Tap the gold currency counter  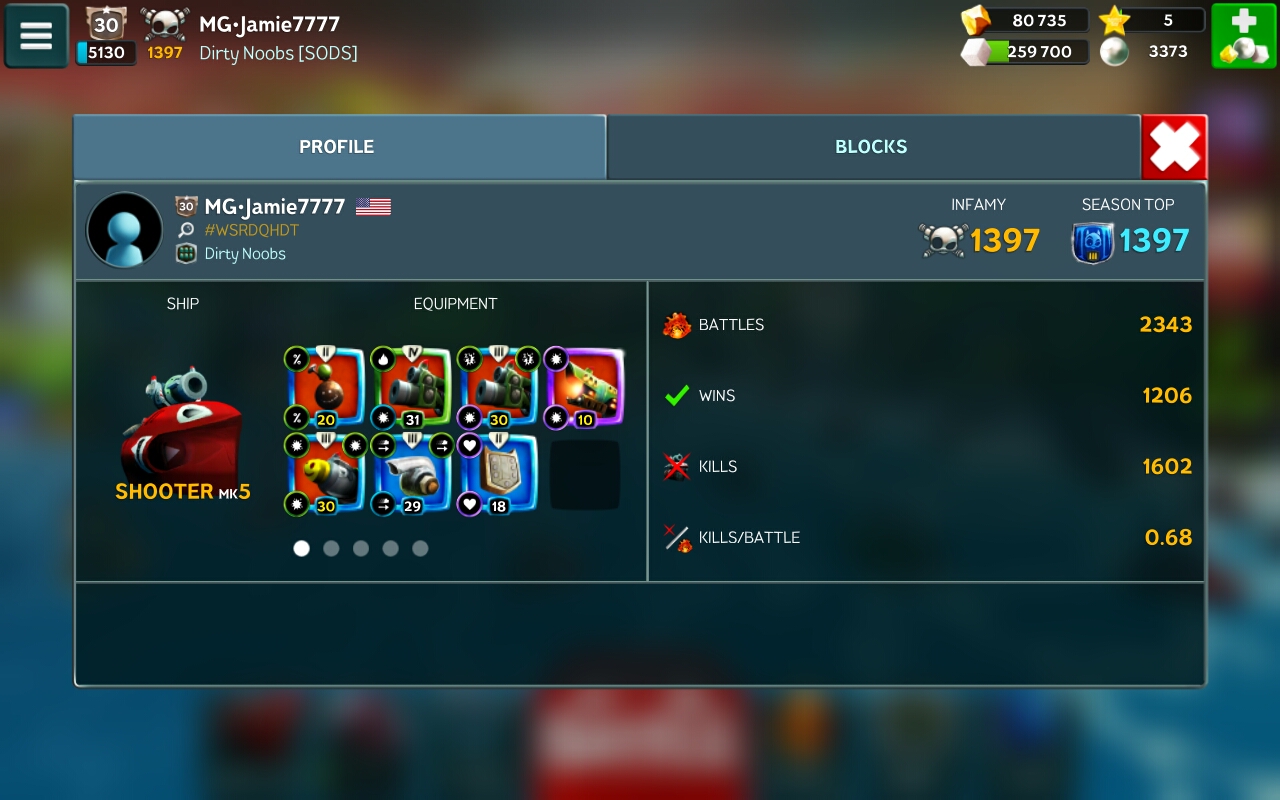1024,20
